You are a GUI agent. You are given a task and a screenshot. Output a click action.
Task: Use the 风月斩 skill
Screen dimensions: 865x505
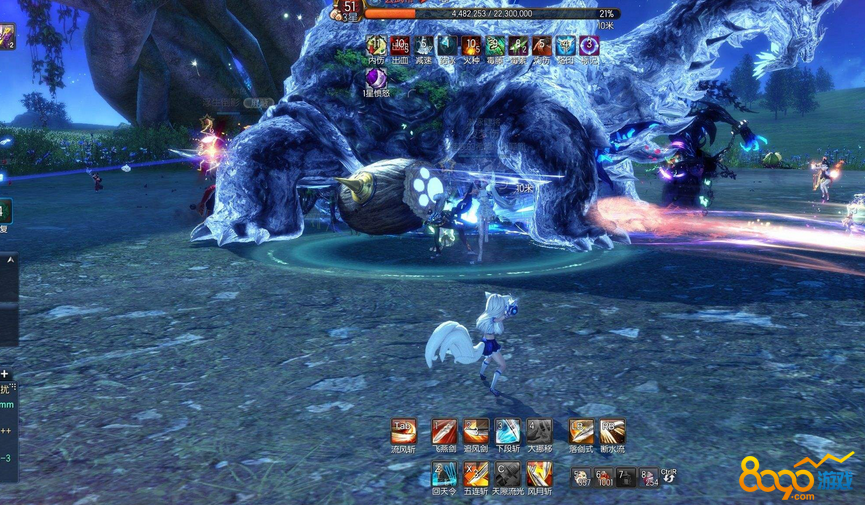539,473
